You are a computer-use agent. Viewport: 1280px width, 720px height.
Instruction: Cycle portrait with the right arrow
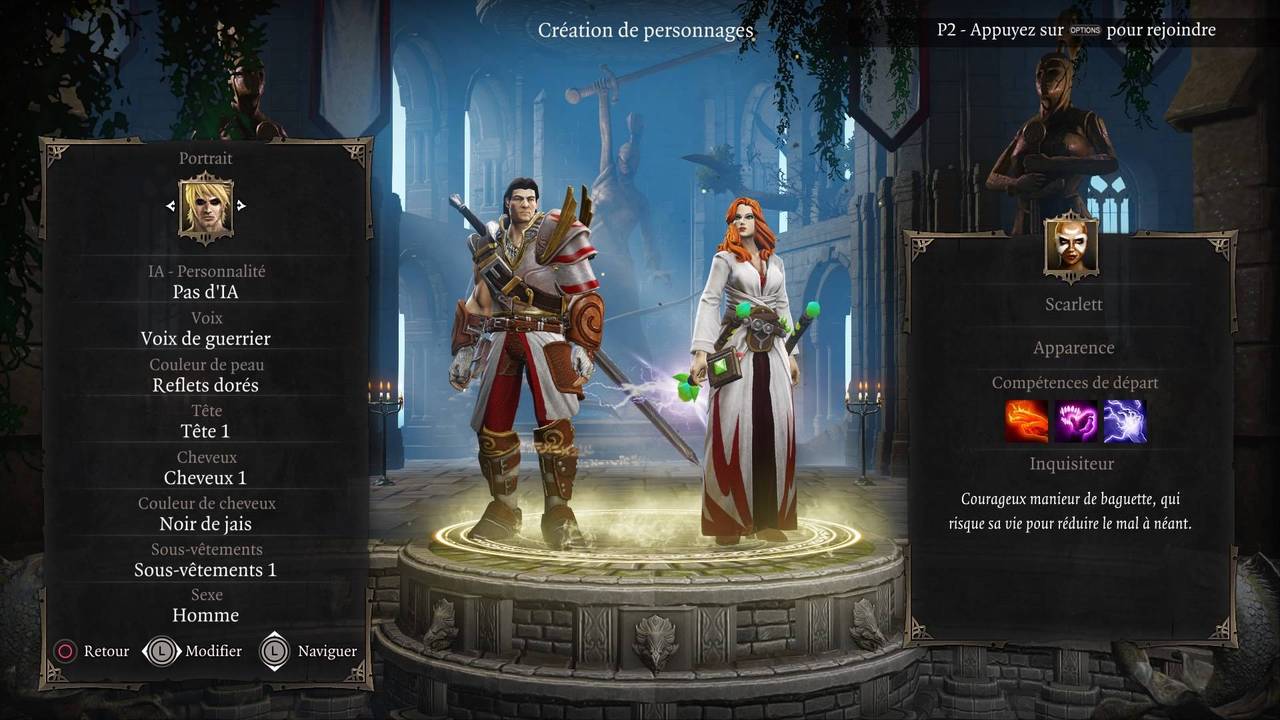241,206
